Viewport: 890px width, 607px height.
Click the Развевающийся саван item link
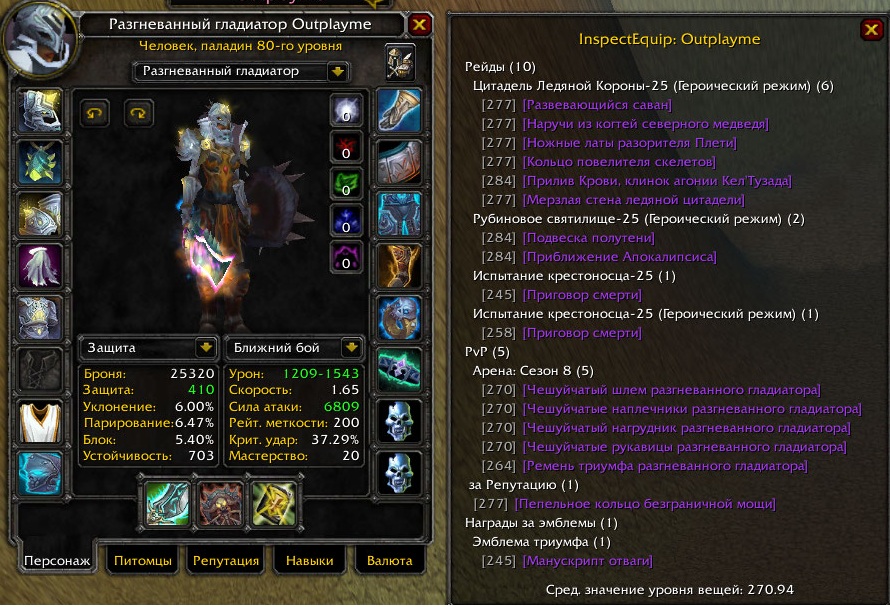(596, 105)
